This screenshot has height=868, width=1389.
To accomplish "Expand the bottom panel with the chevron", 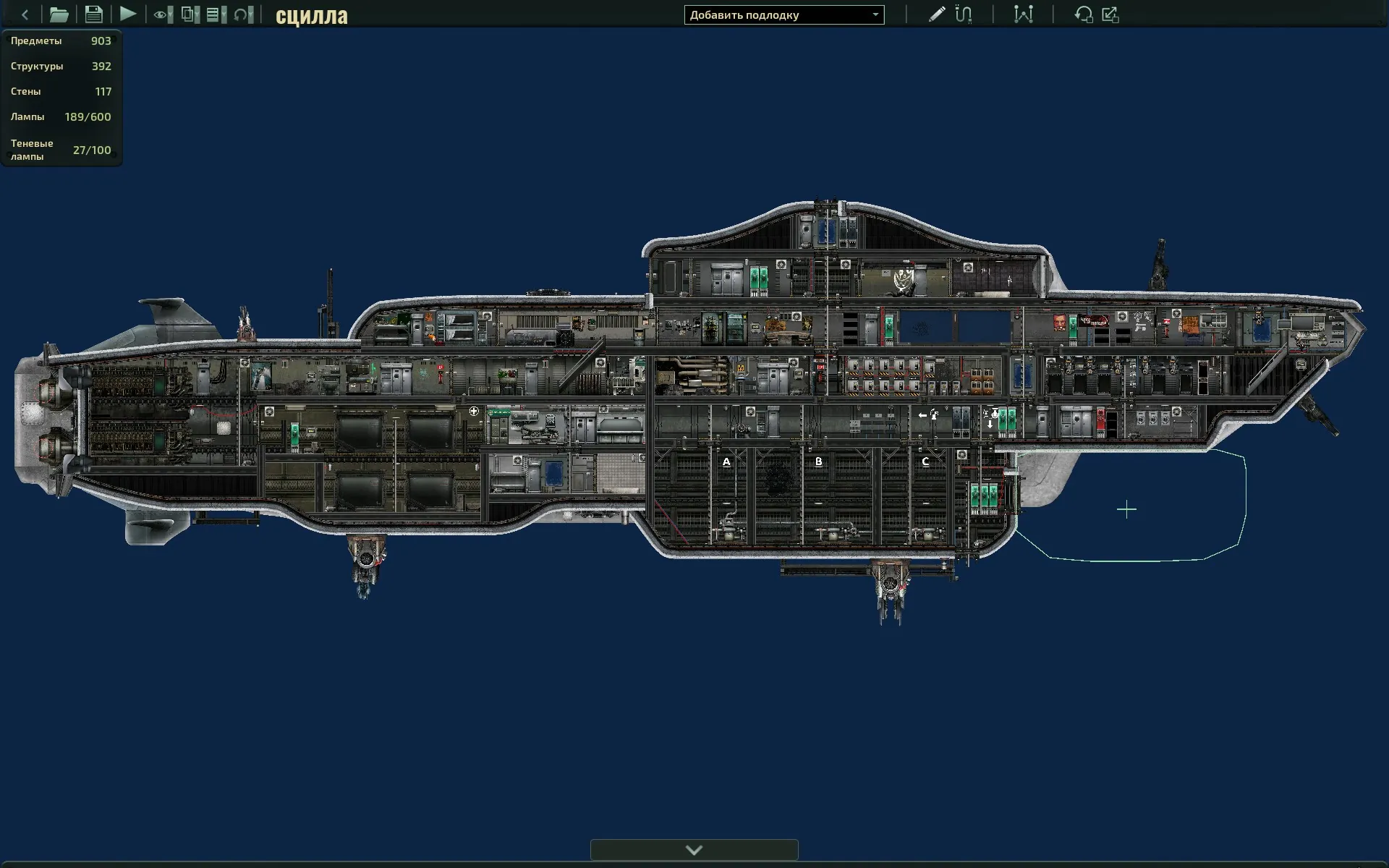I will 694,850.
